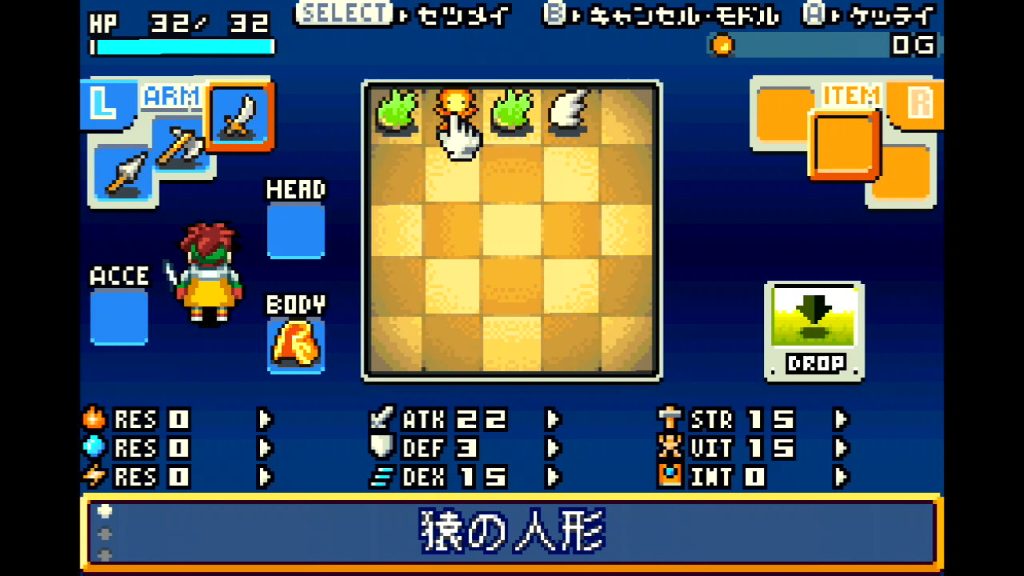Screen dimensions: 1024x576
Task: Select the BODY armor slot
Action: 295,345
